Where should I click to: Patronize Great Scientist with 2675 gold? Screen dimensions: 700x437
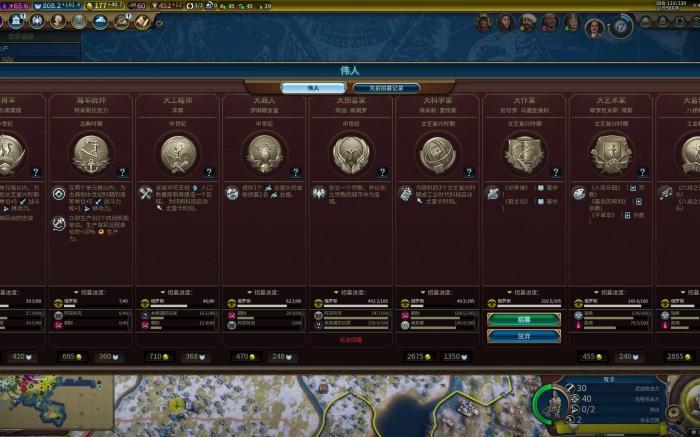click(x=418, y=356)
